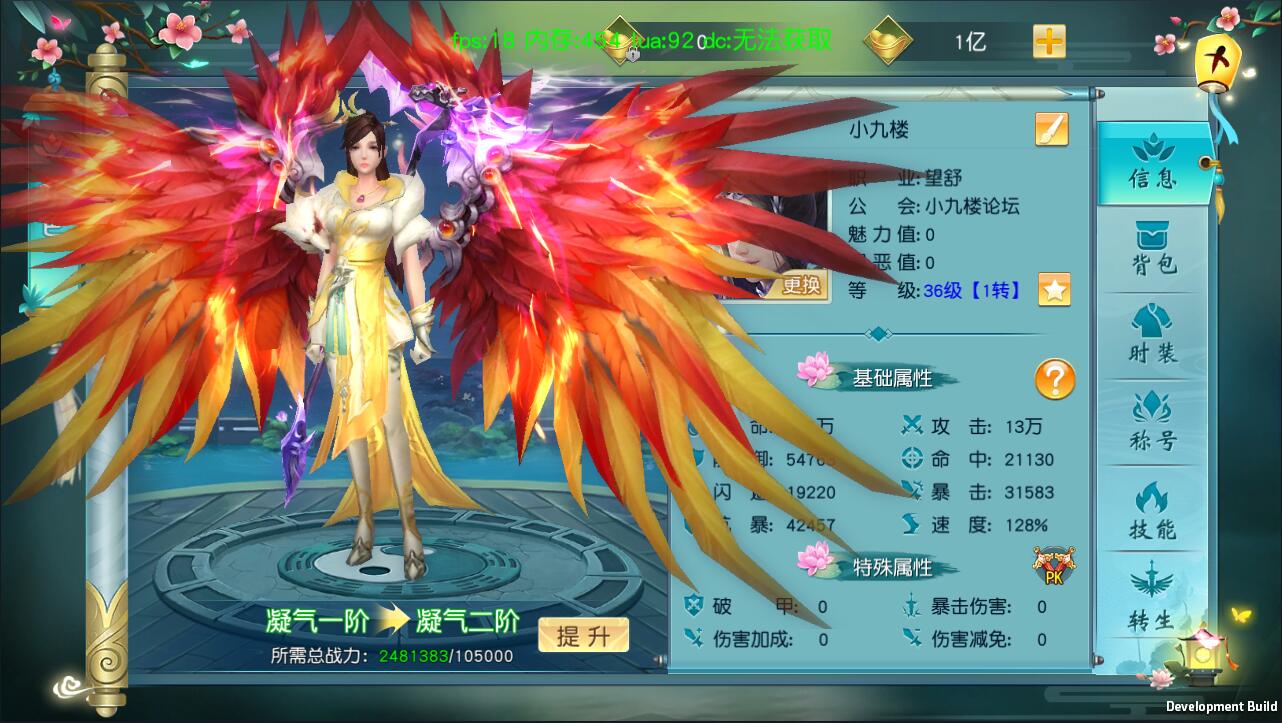The height and width of the screenshot is (723, 1282).
Task: Open the 背包 backpack tab
Action: [1153, 249]
